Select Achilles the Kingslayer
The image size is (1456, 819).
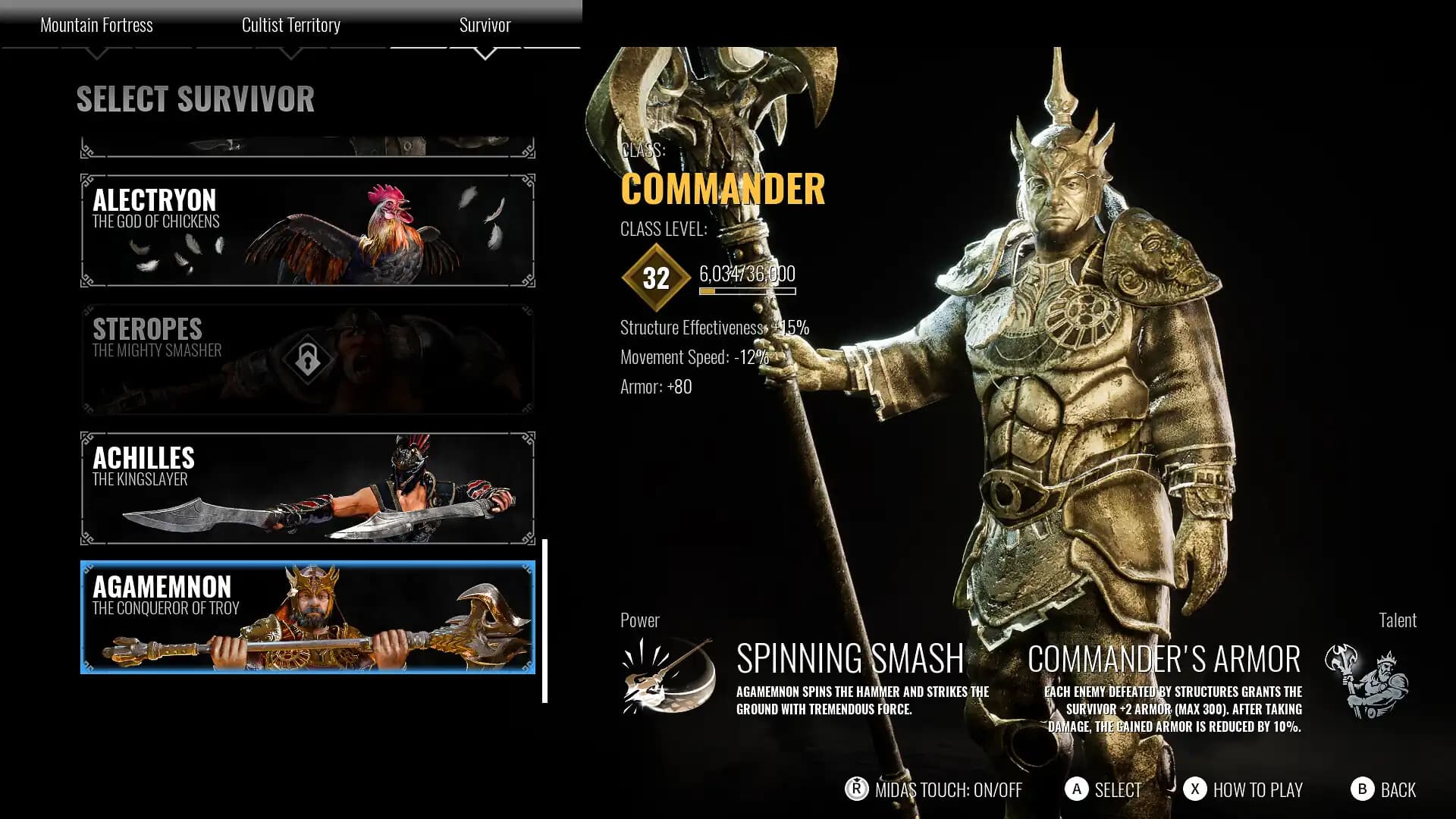(x=303, y=488)
